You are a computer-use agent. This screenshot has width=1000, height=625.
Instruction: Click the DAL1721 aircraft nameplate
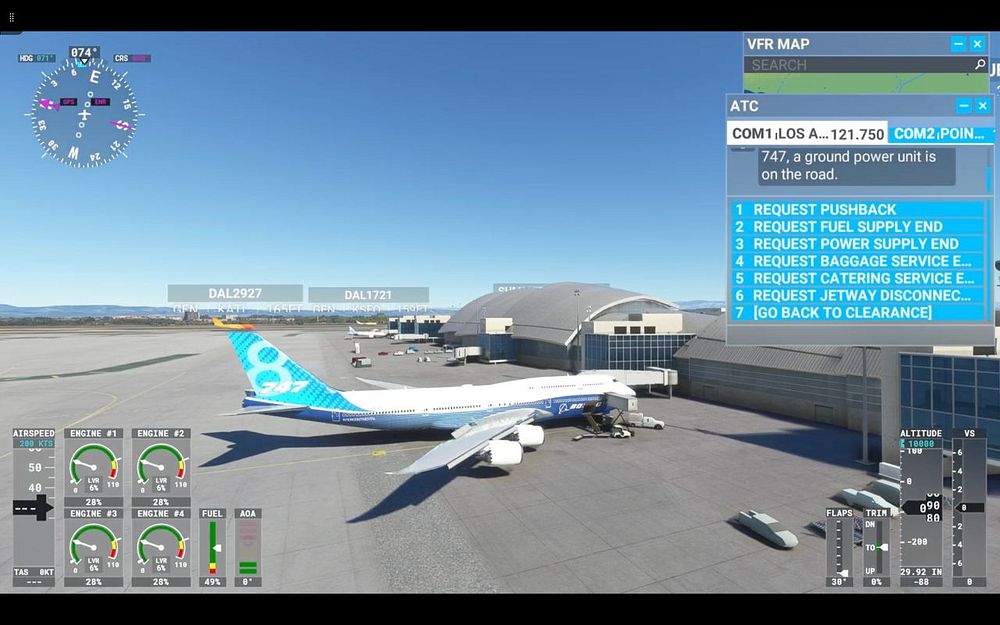click(x=368, y=295)
